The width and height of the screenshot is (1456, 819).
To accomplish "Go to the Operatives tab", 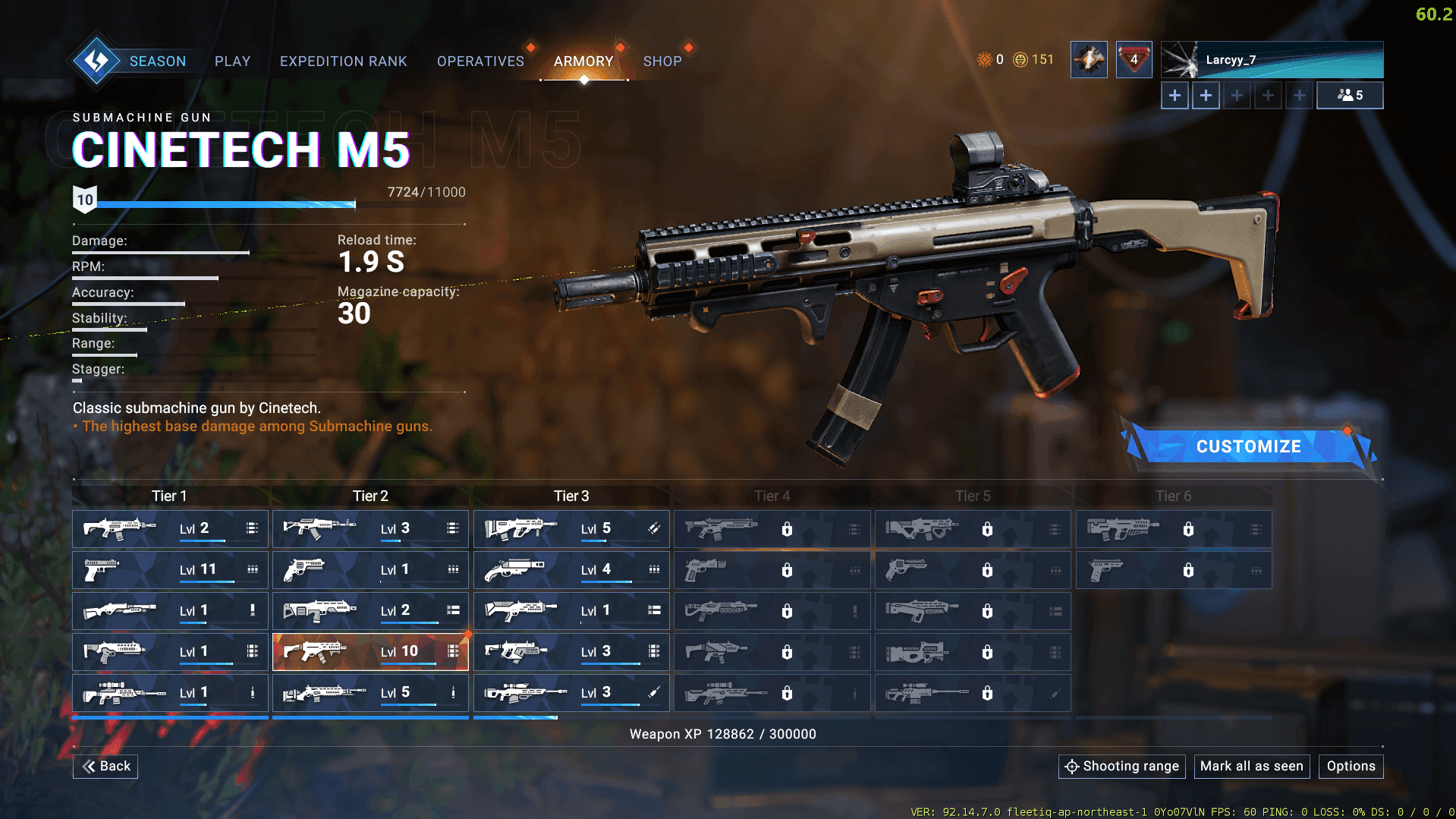I will tap(480, 61).
